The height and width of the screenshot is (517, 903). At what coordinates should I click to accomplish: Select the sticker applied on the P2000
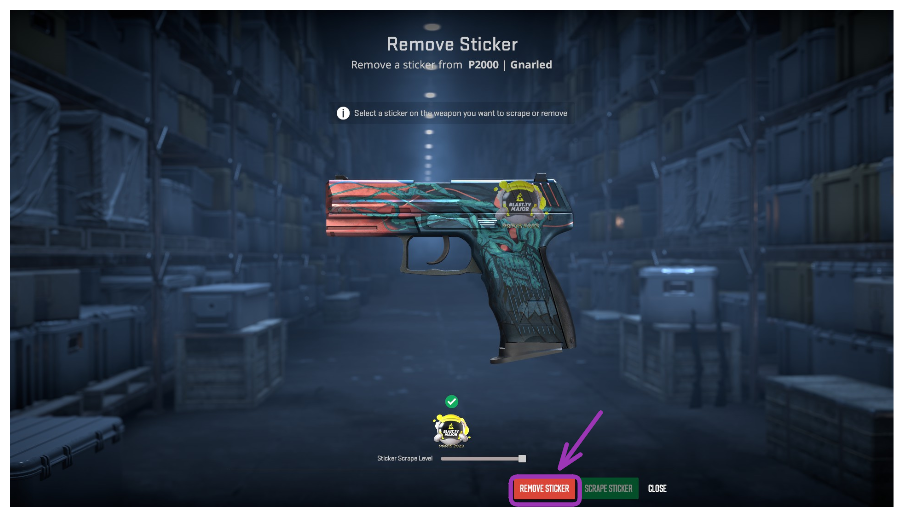521,203
